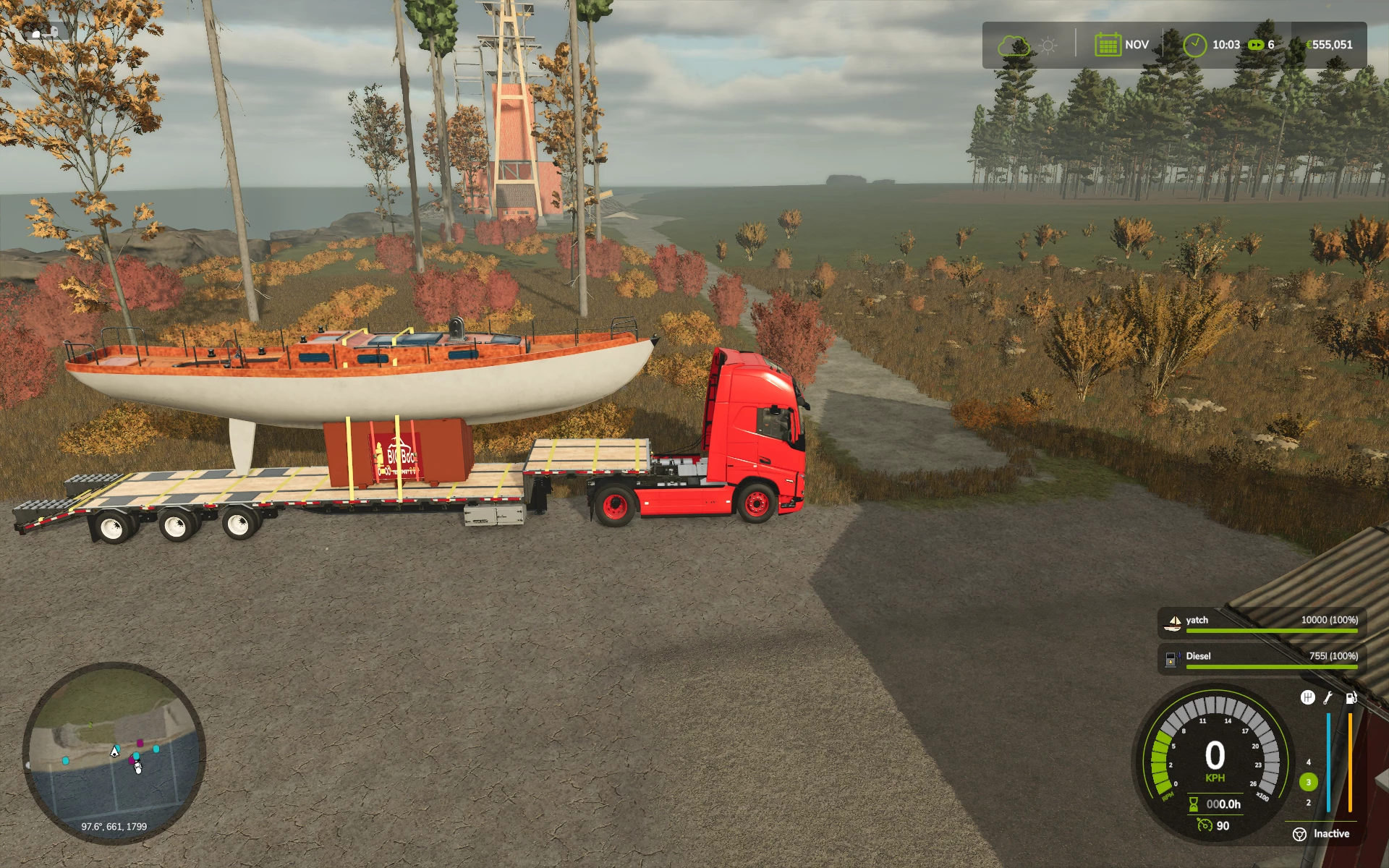
Task: Click the green clock icon
Action: click(1194, 45)
